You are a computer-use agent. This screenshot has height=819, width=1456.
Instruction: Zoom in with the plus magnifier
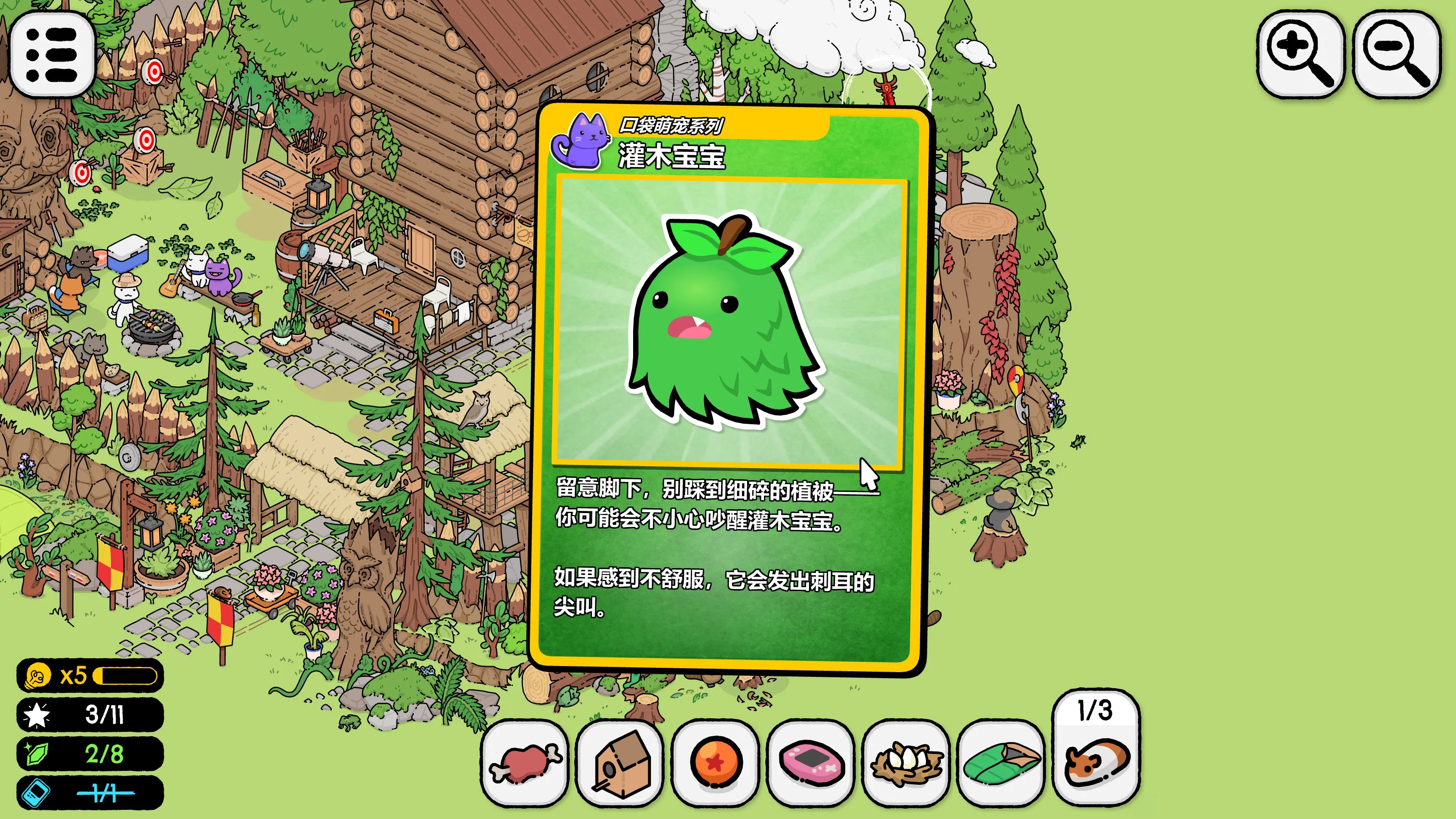pyautogui.click(x=1300, y=54)
